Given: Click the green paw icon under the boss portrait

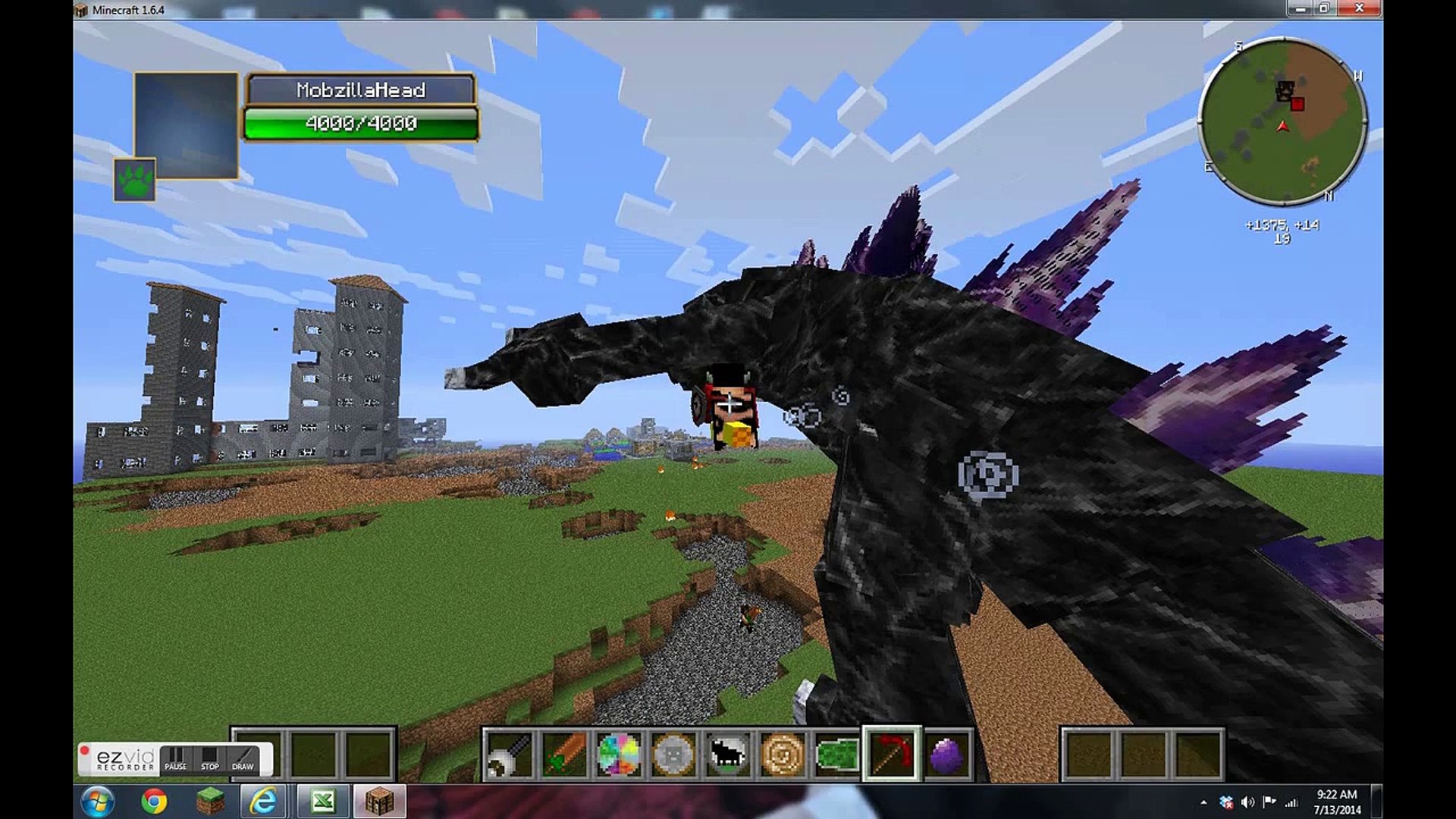Looking at the screenshot, I should point(135,181).
